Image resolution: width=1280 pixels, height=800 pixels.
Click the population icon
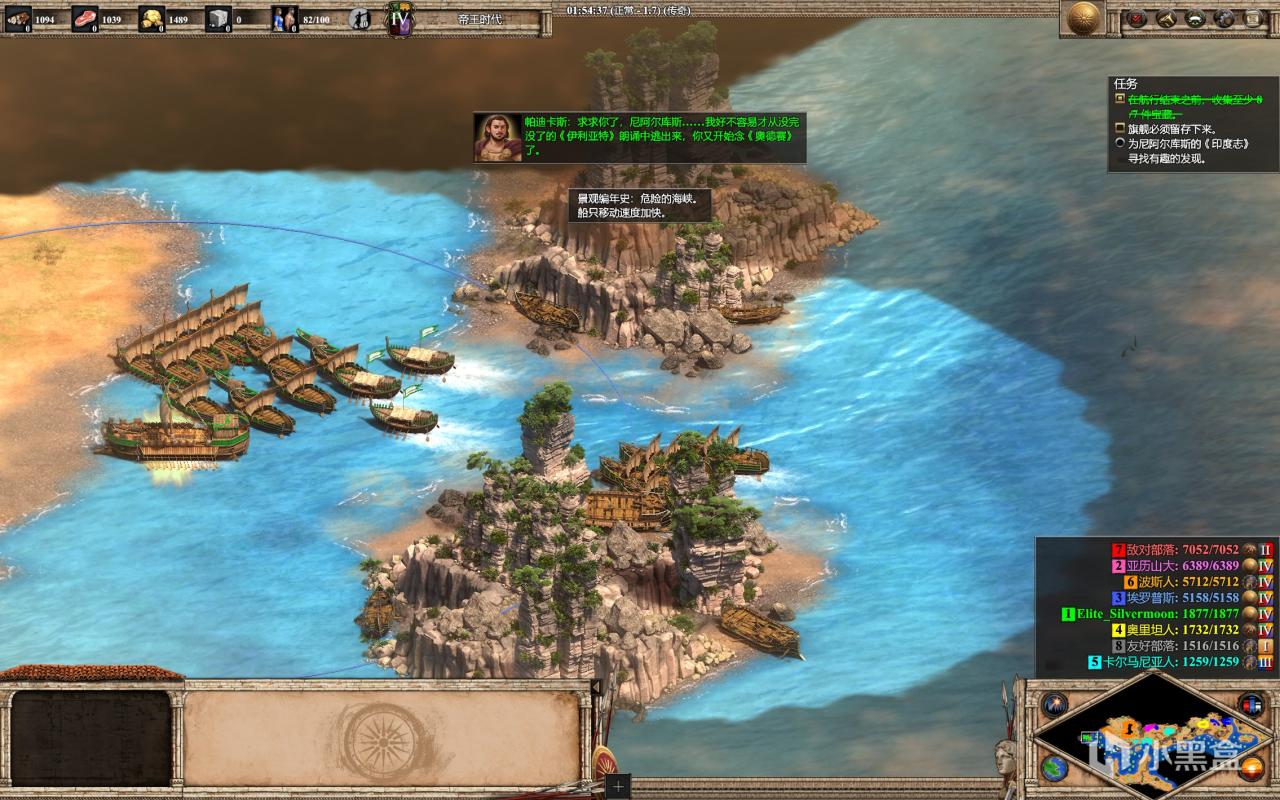point(285,18)
